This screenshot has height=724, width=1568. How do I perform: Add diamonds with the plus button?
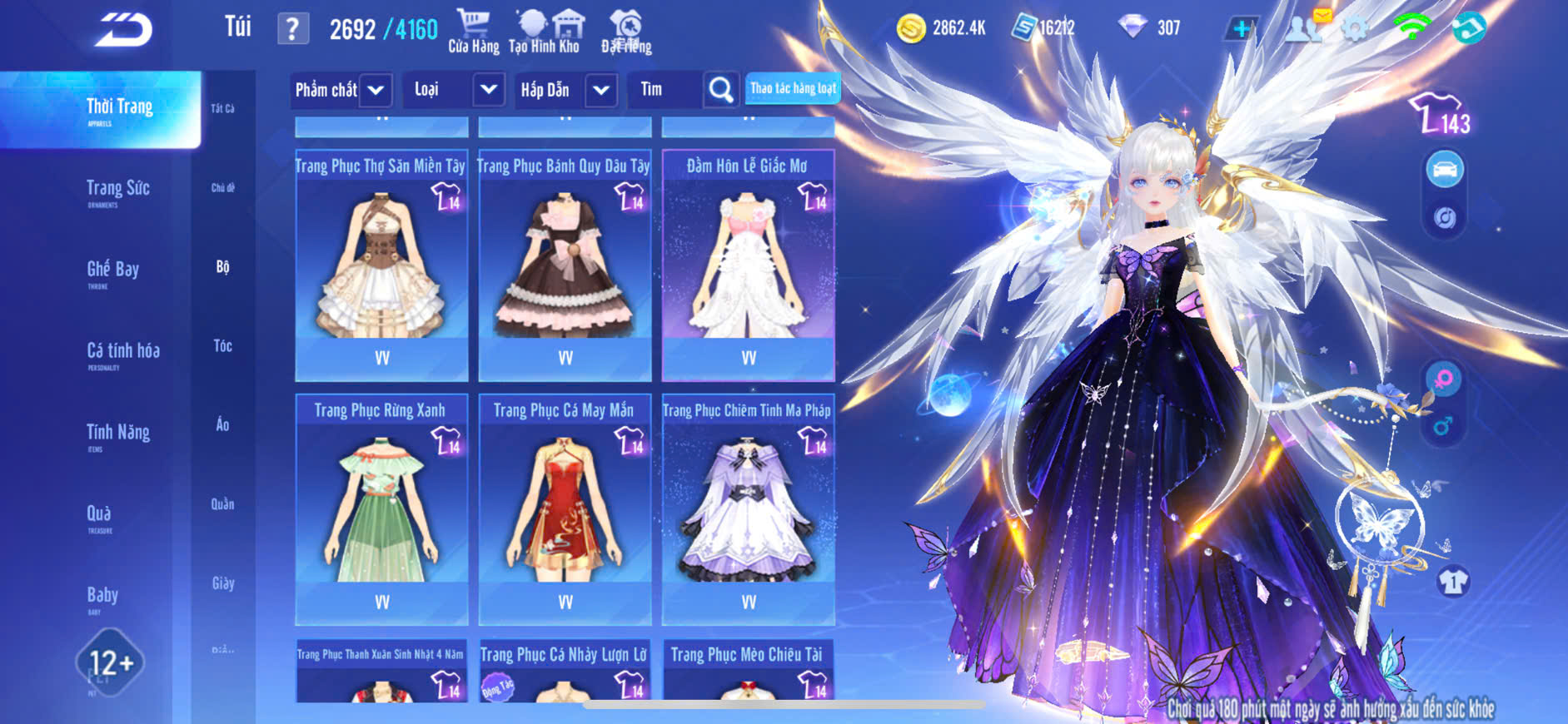coord(1241,29)
